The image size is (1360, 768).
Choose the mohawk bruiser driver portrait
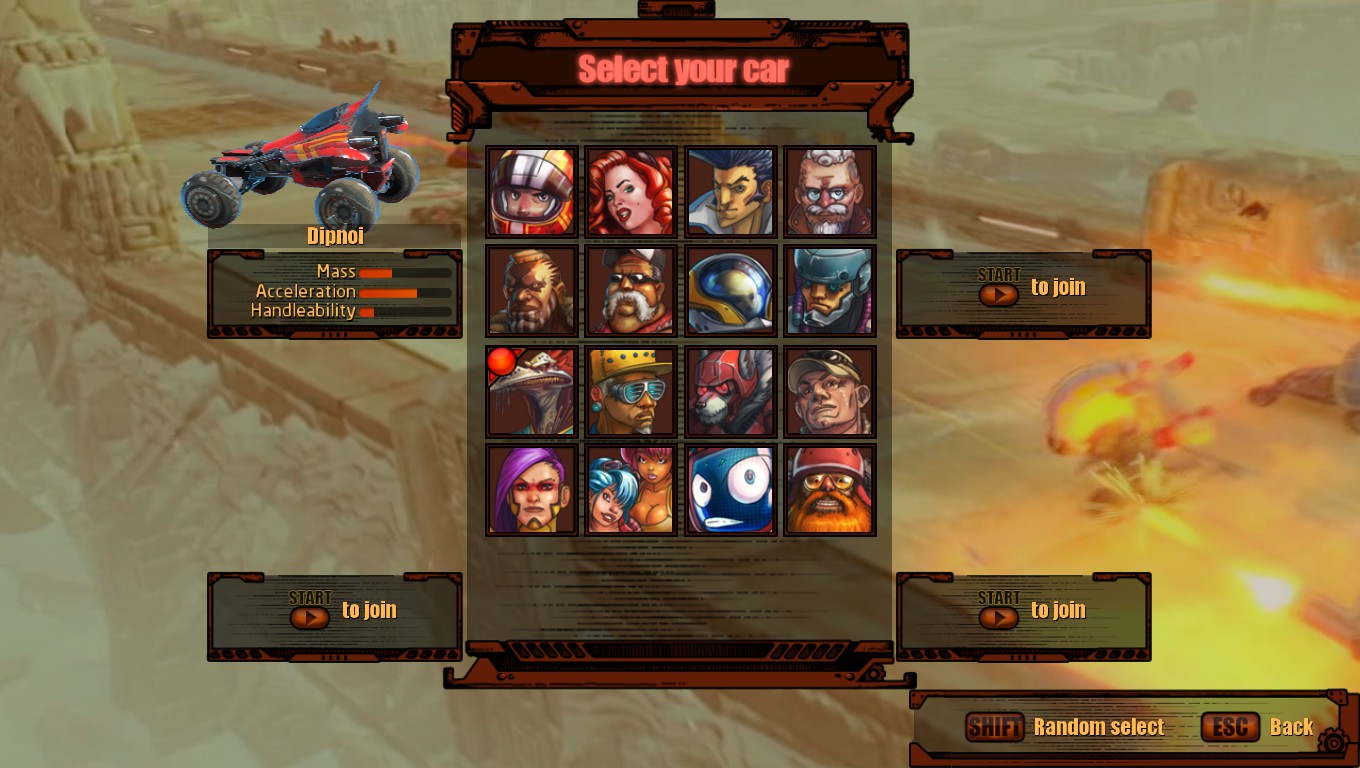coord(532,291)
